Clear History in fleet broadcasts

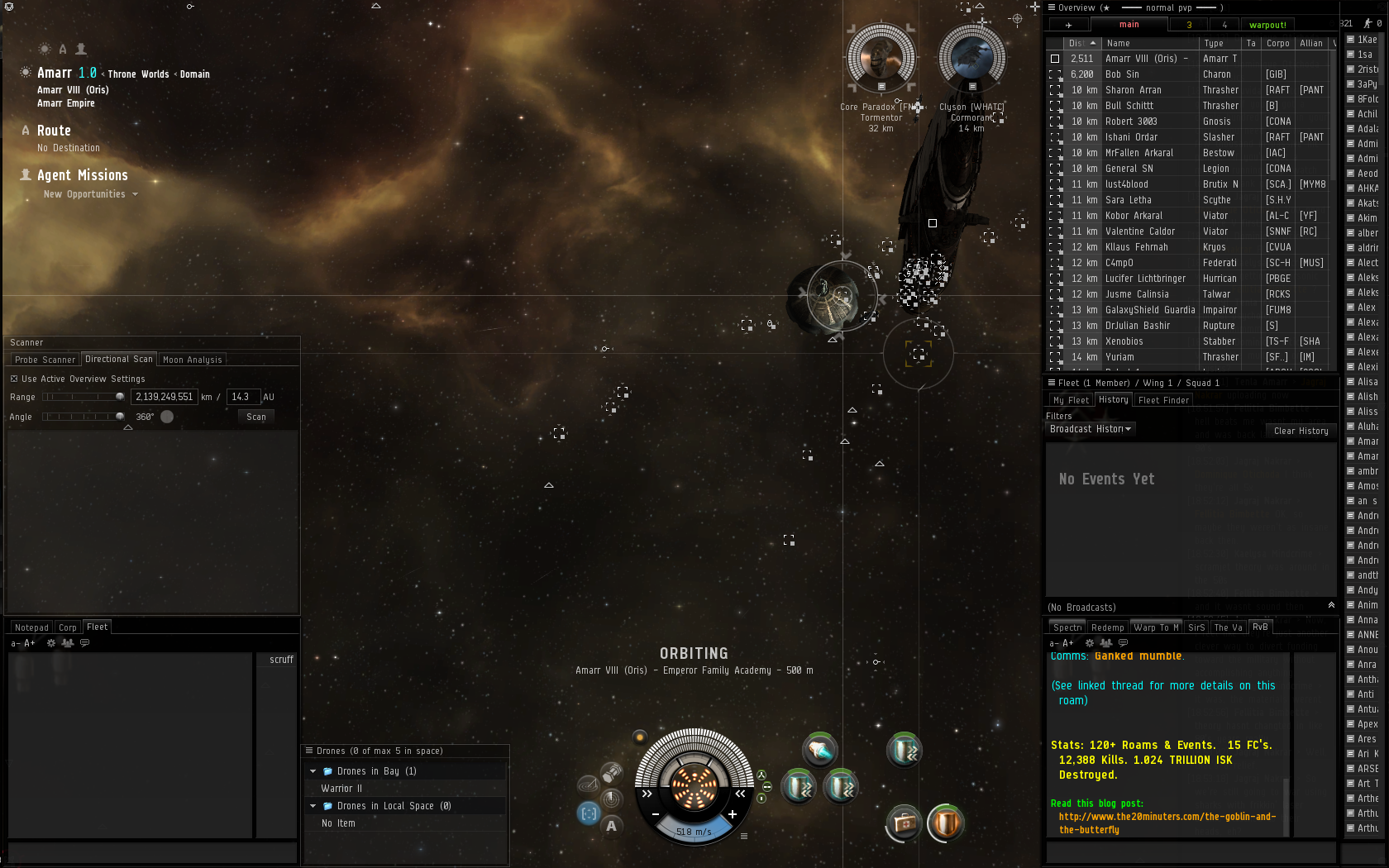pos(1301,431)
